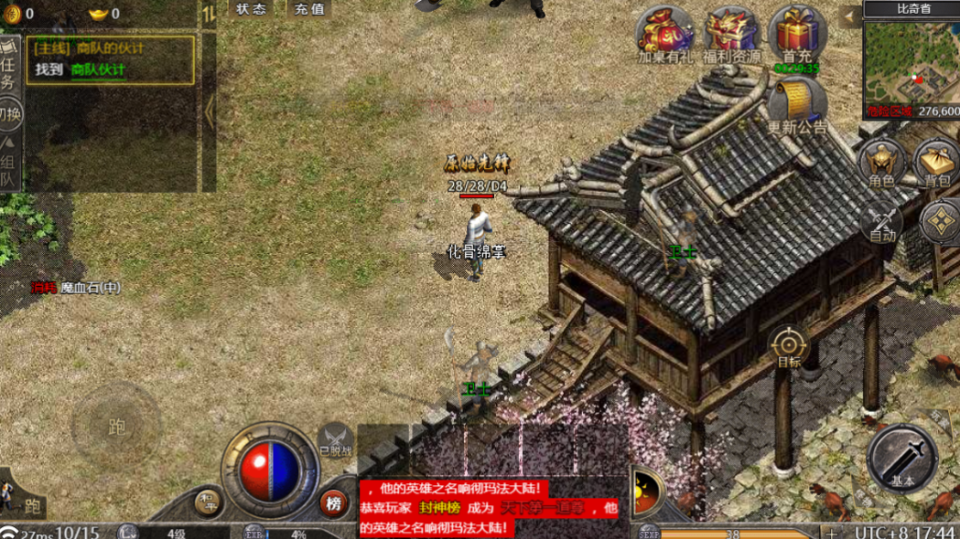Open the 角色 character sheet
960x539 pixels.
tap(881, 160)
